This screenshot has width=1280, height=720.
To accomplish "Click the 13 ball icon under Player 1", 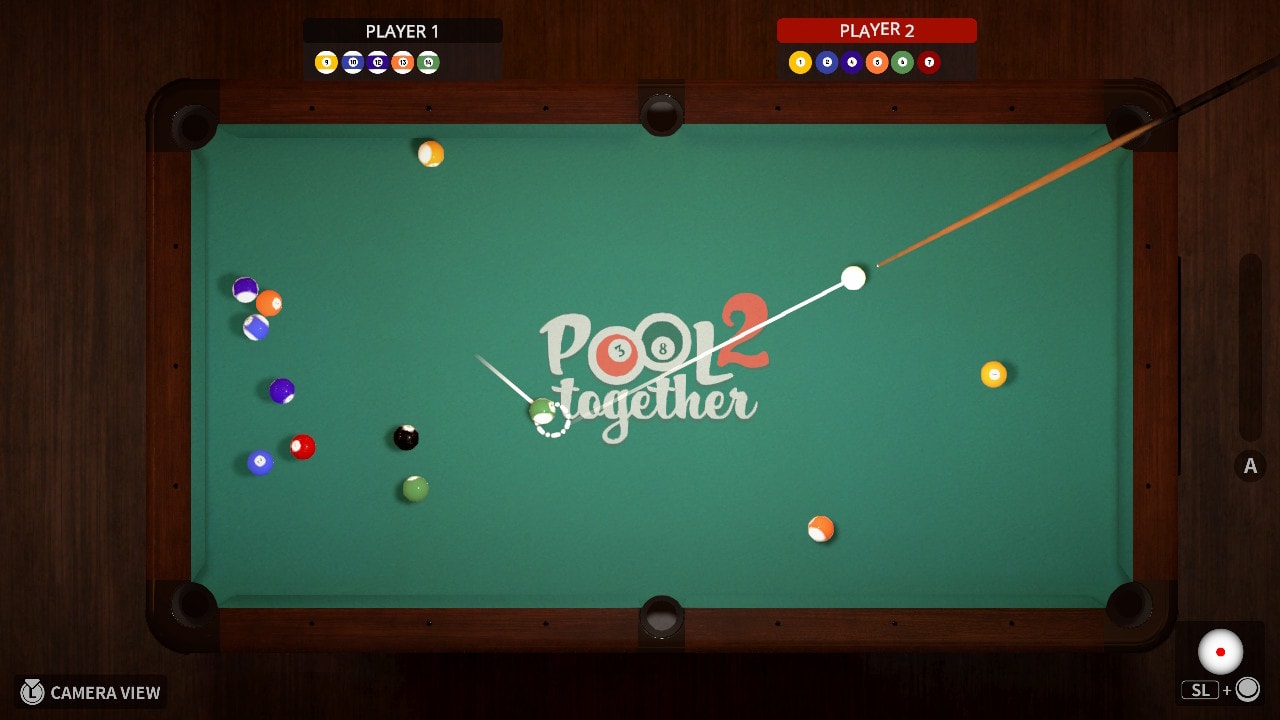I will (x=403, y=61).
